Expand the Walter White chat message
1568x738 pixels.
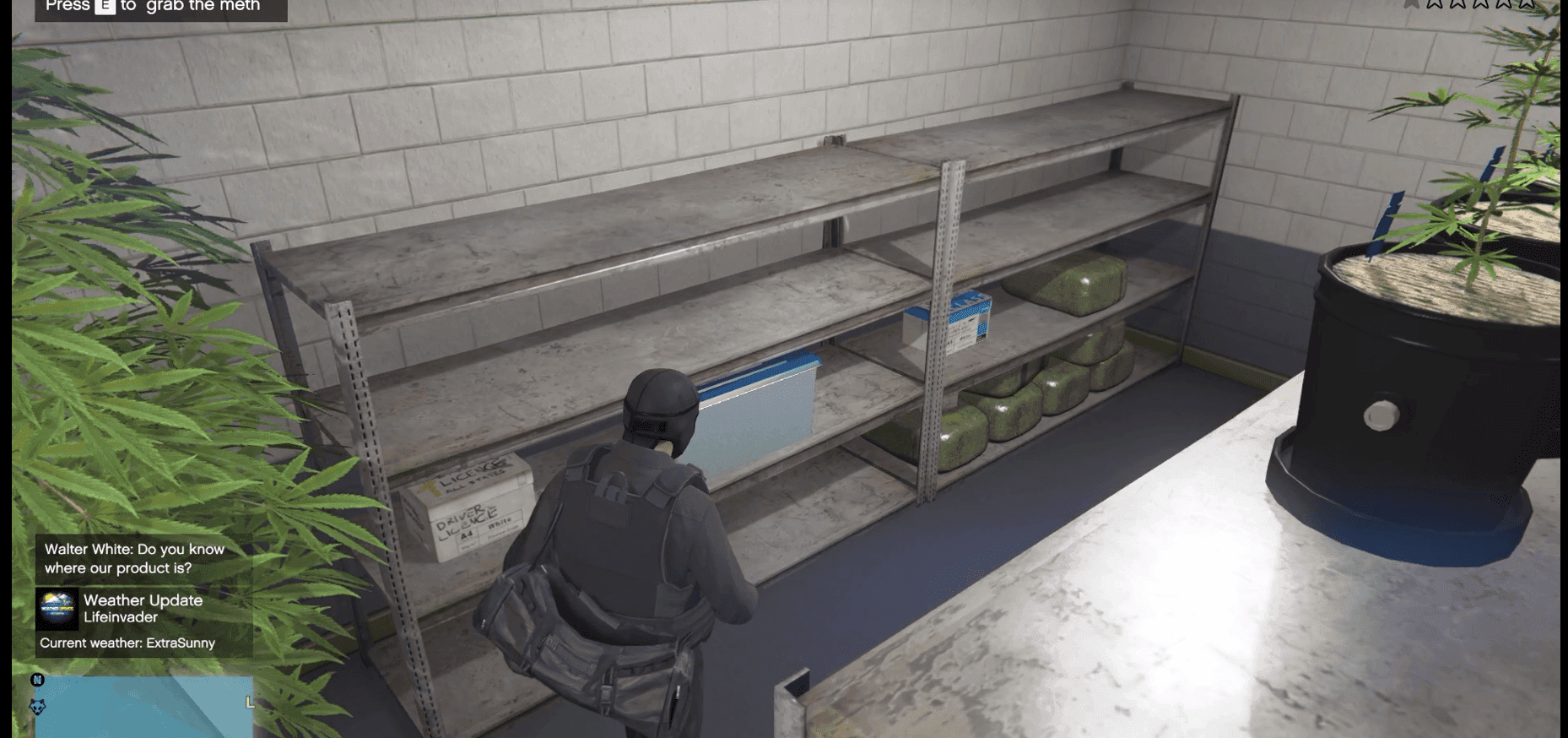[131, 557]
